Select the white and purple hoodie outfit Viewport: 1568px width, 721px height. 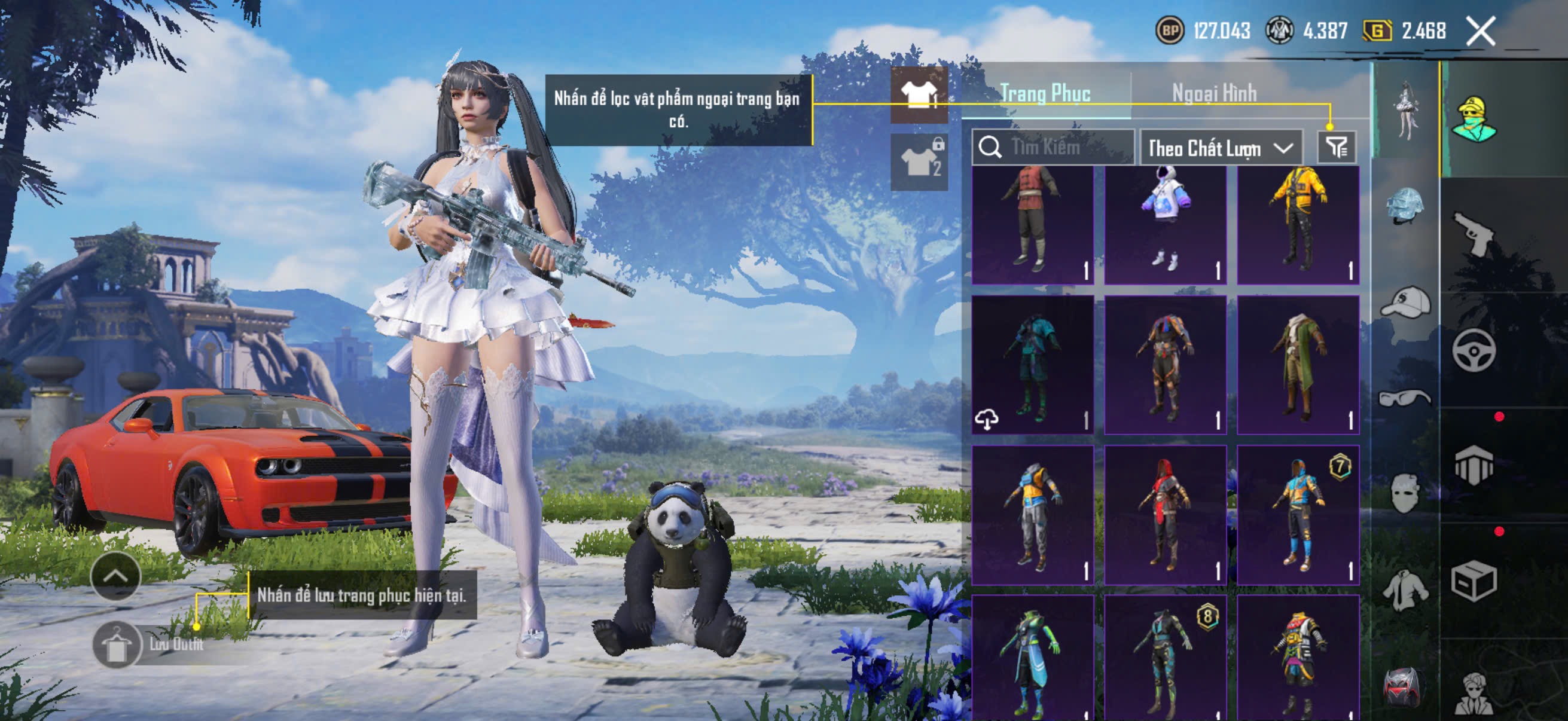coord(1165,224)
